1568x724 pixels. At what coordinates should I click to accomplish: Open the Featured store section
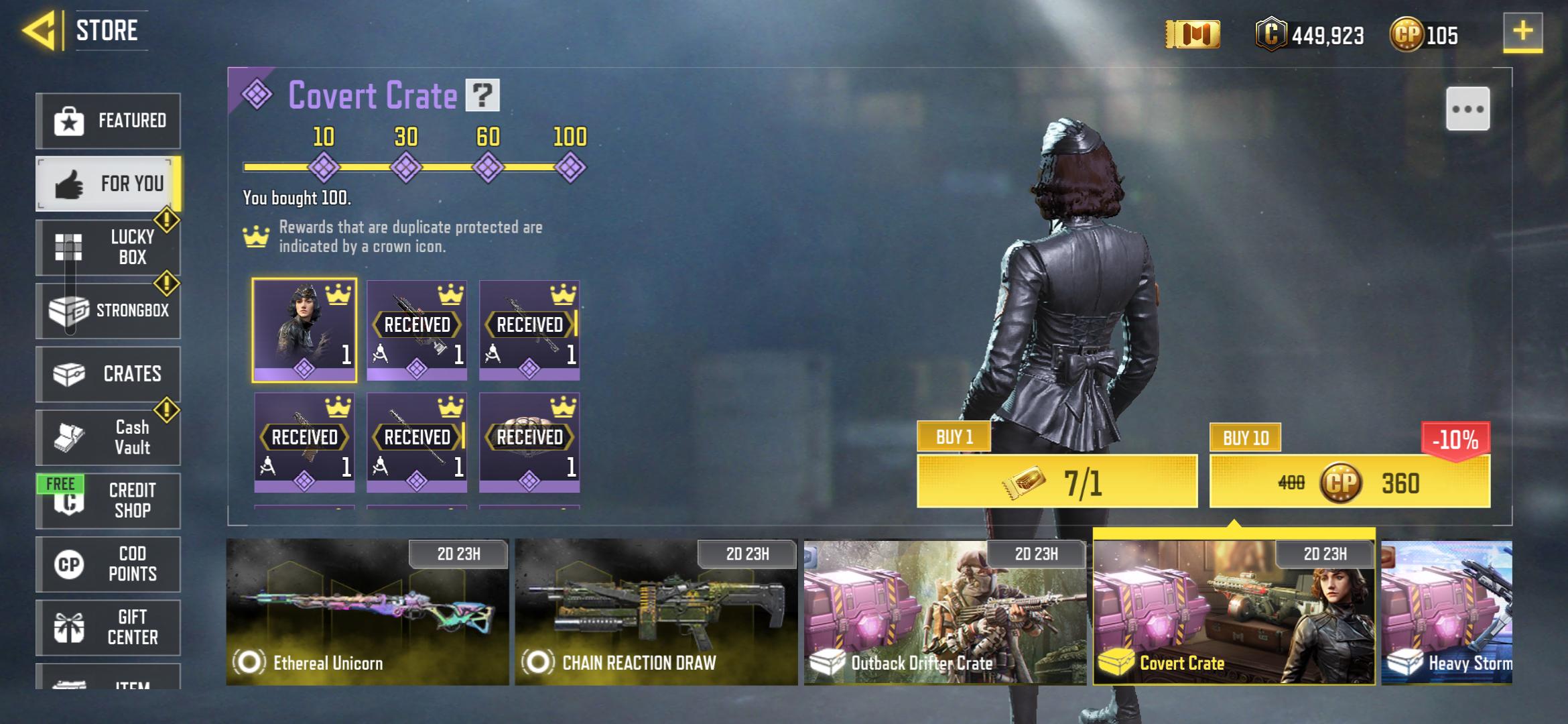coord(108,121)
